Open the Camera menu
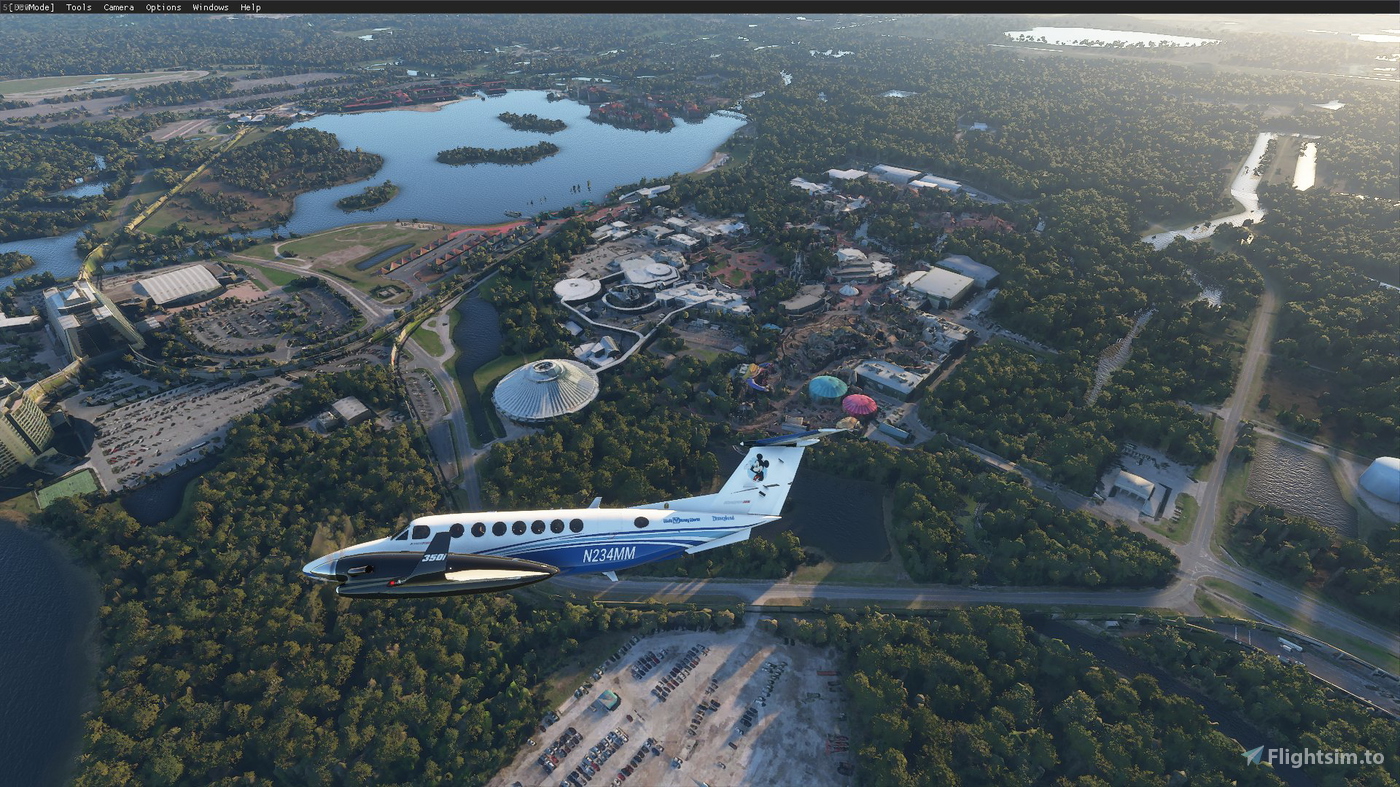 117,7
